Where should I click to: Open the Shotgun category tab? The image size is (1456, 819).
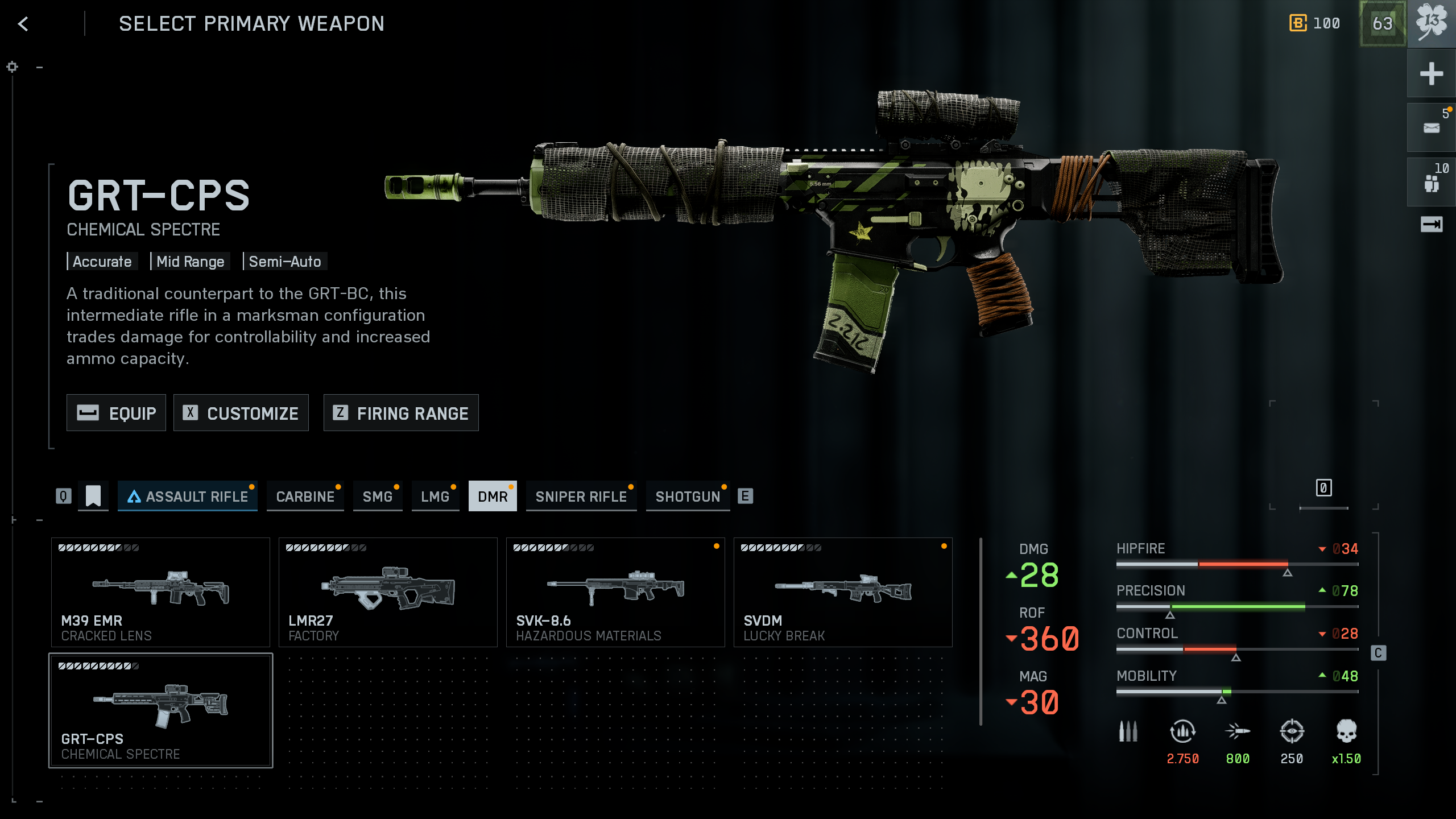pyautogui.click(x=688, y=497)
